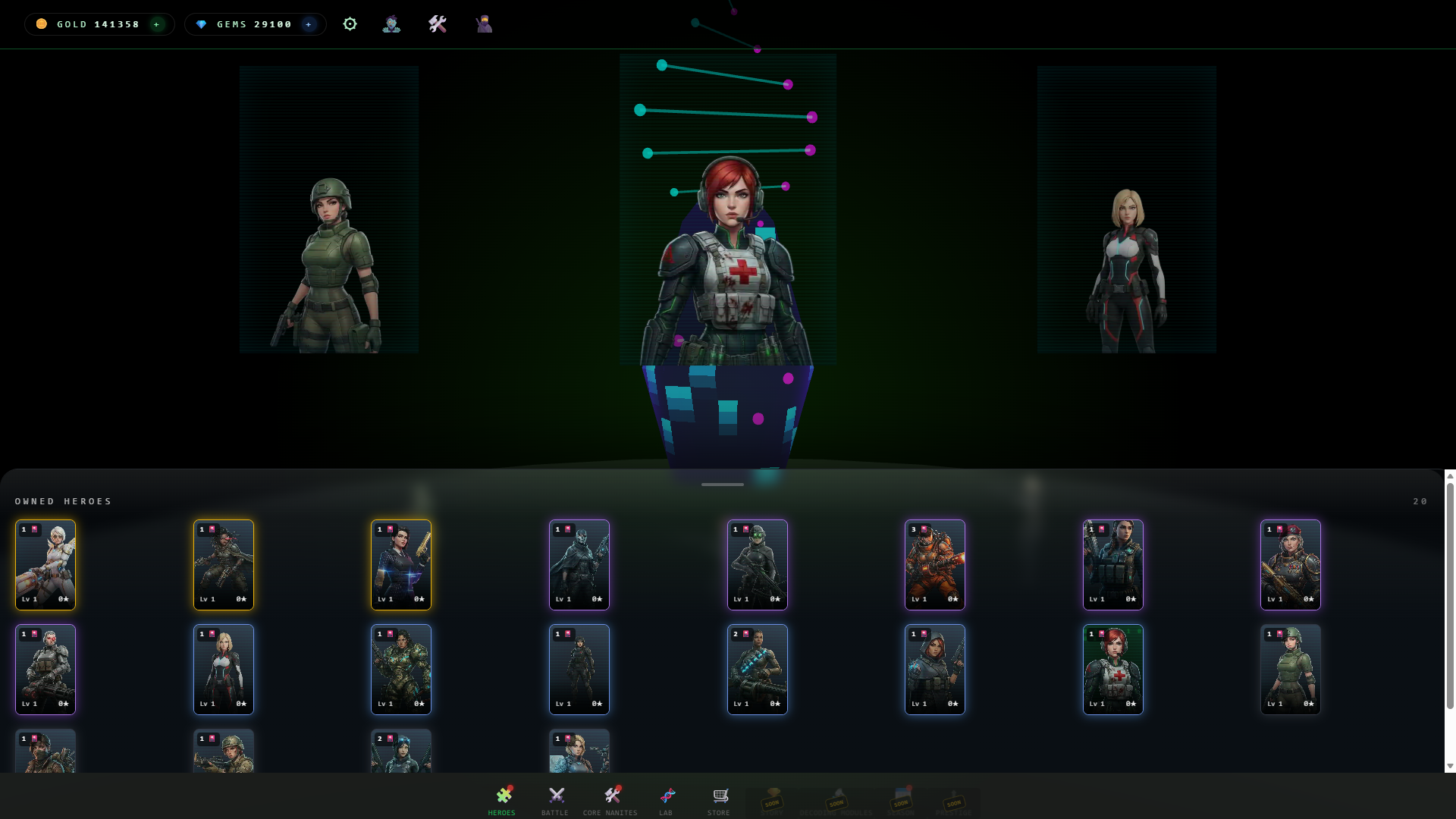Click the scrollbar down arrow on the right
This screenshot has width=1456, height=819.
(x=1449, y=766)
